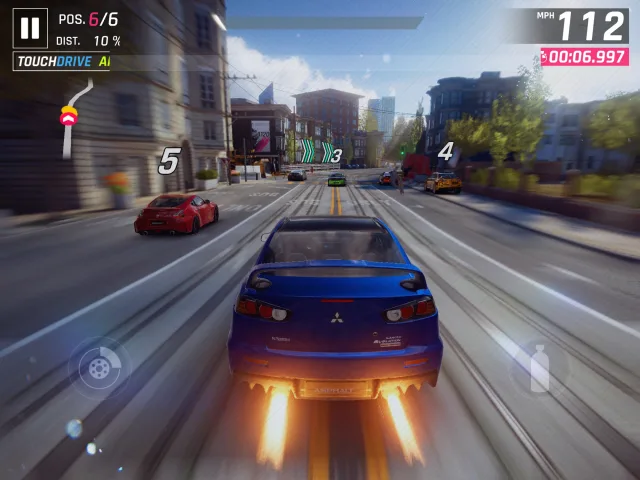Fire the nitro bottle boost

(539, 368)
